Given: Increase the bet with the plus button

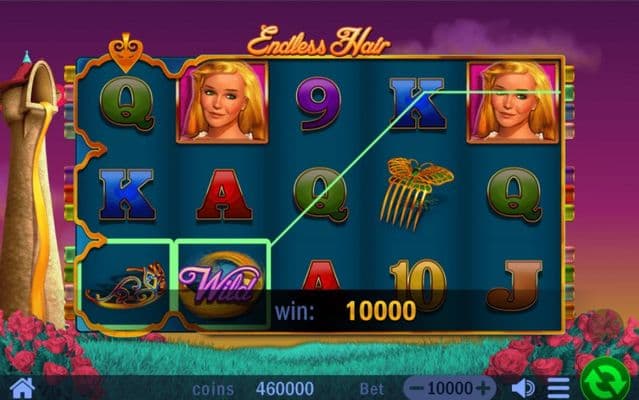Looking at the screenshot, I should point(484,388).
